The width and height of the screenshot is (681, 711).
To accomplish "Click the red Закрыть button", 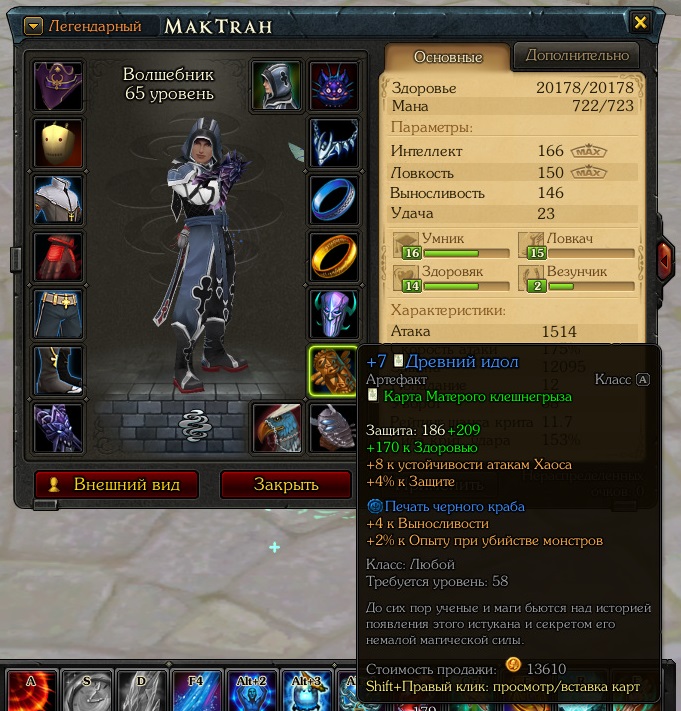I will point(285,485).
